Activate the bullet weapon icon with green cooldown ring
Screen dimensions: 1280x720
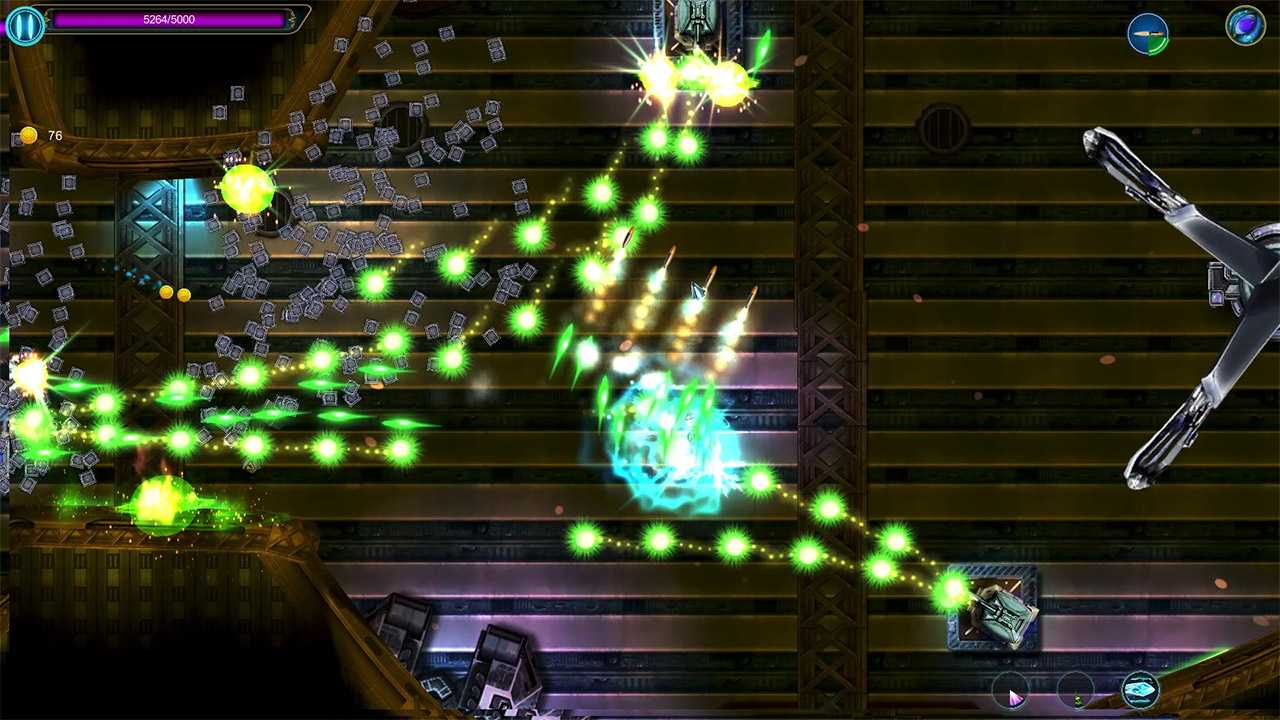(1148, 32)
